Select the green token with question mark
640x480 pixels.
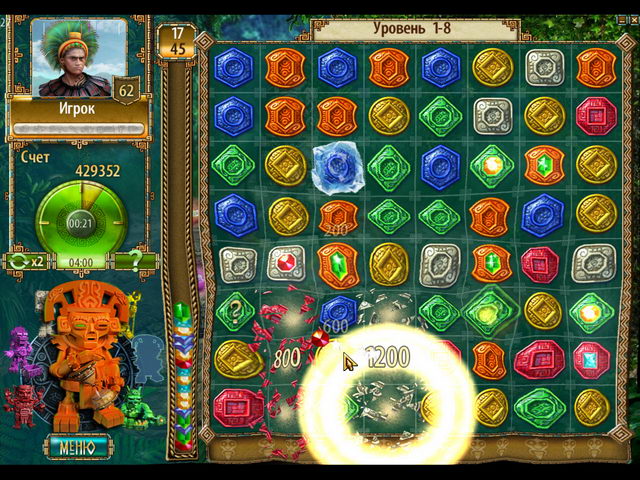coord(234,311)
